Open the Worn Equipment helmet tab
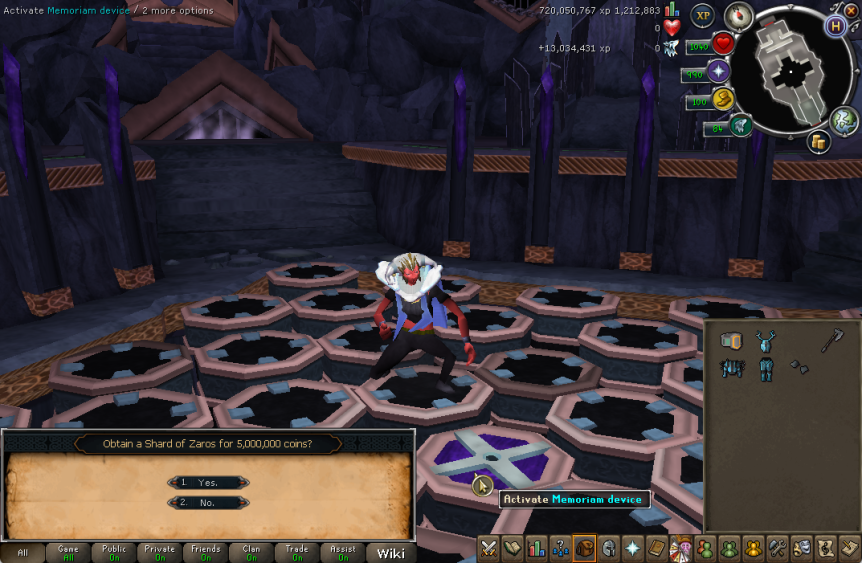 609,548
